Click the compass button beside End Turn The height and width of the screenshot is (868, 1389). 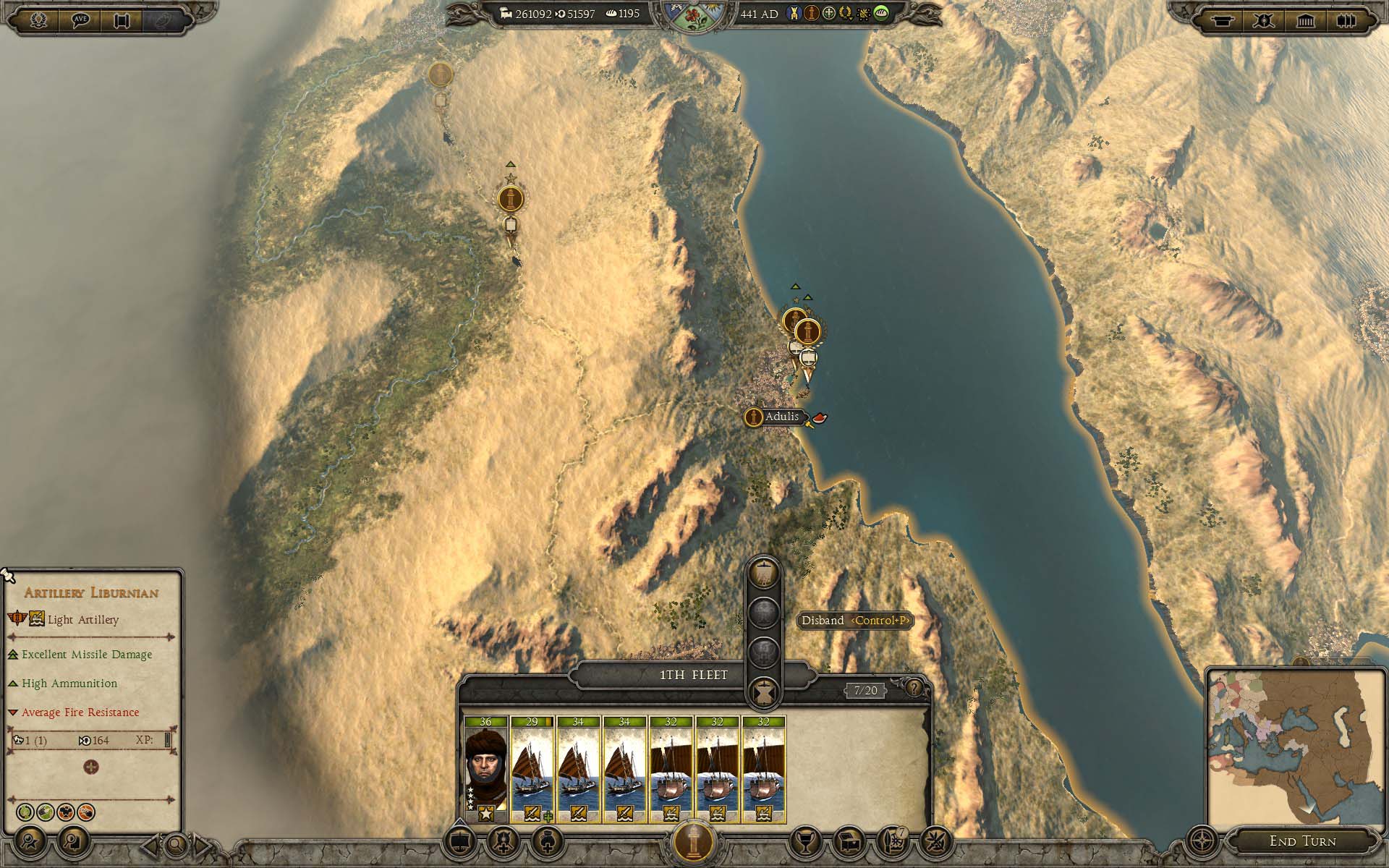(1202, 841)
